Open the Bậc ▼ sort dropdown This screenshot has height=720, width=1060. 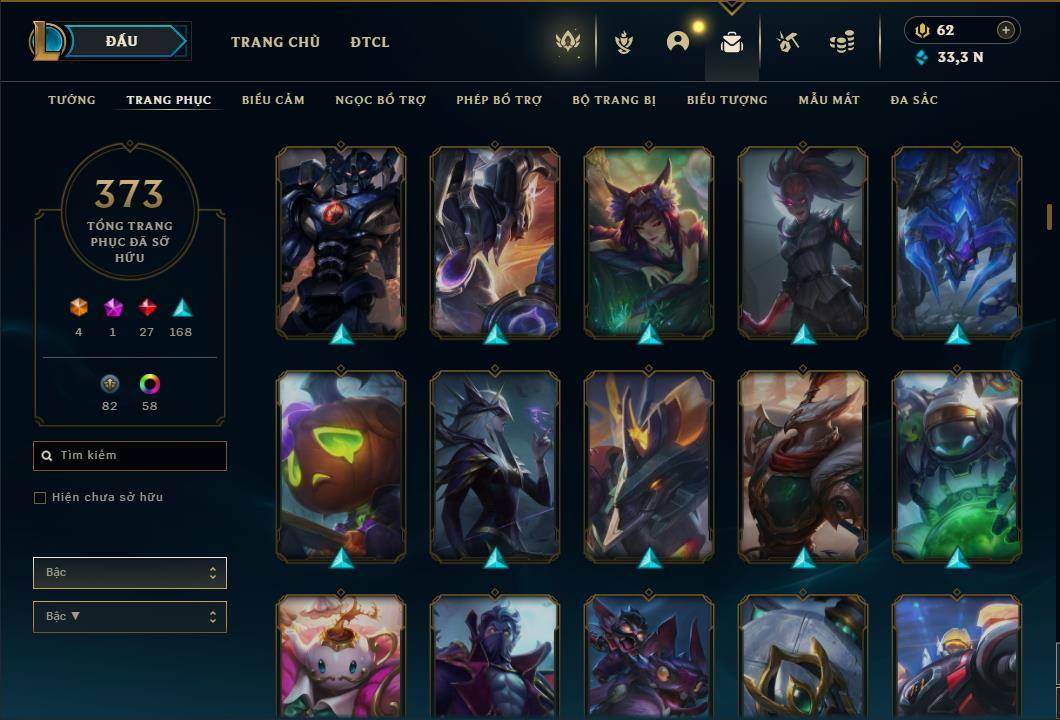point(130,617)
